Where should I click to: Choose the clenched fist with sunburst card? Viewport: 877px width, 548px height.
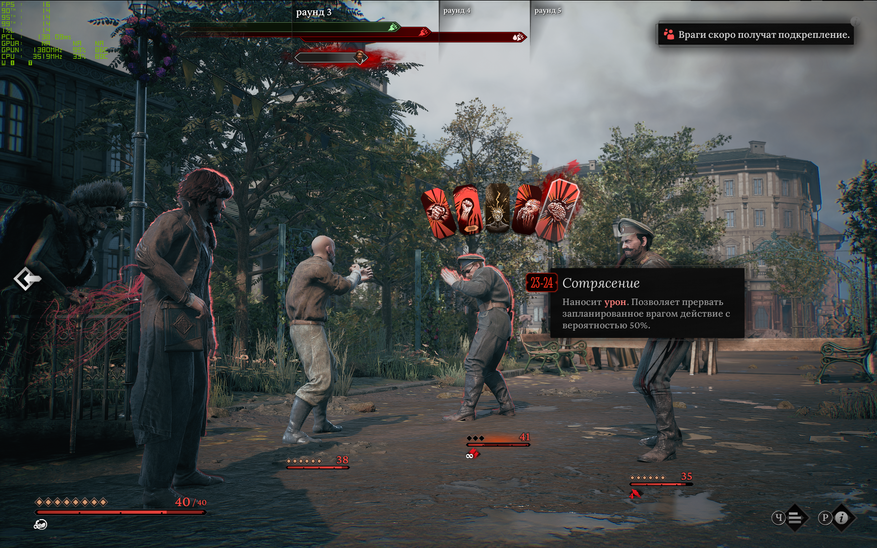(437, 212)
